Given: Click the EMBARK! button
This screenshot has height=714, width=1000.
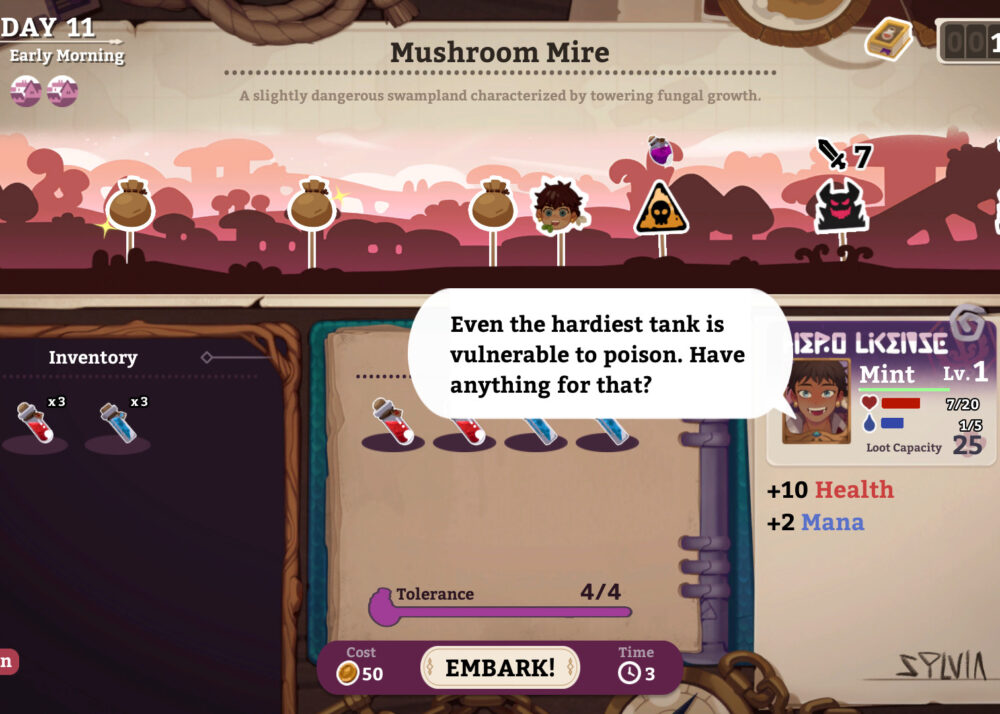Looking at the screenshot, I should (x=499, y=668).
